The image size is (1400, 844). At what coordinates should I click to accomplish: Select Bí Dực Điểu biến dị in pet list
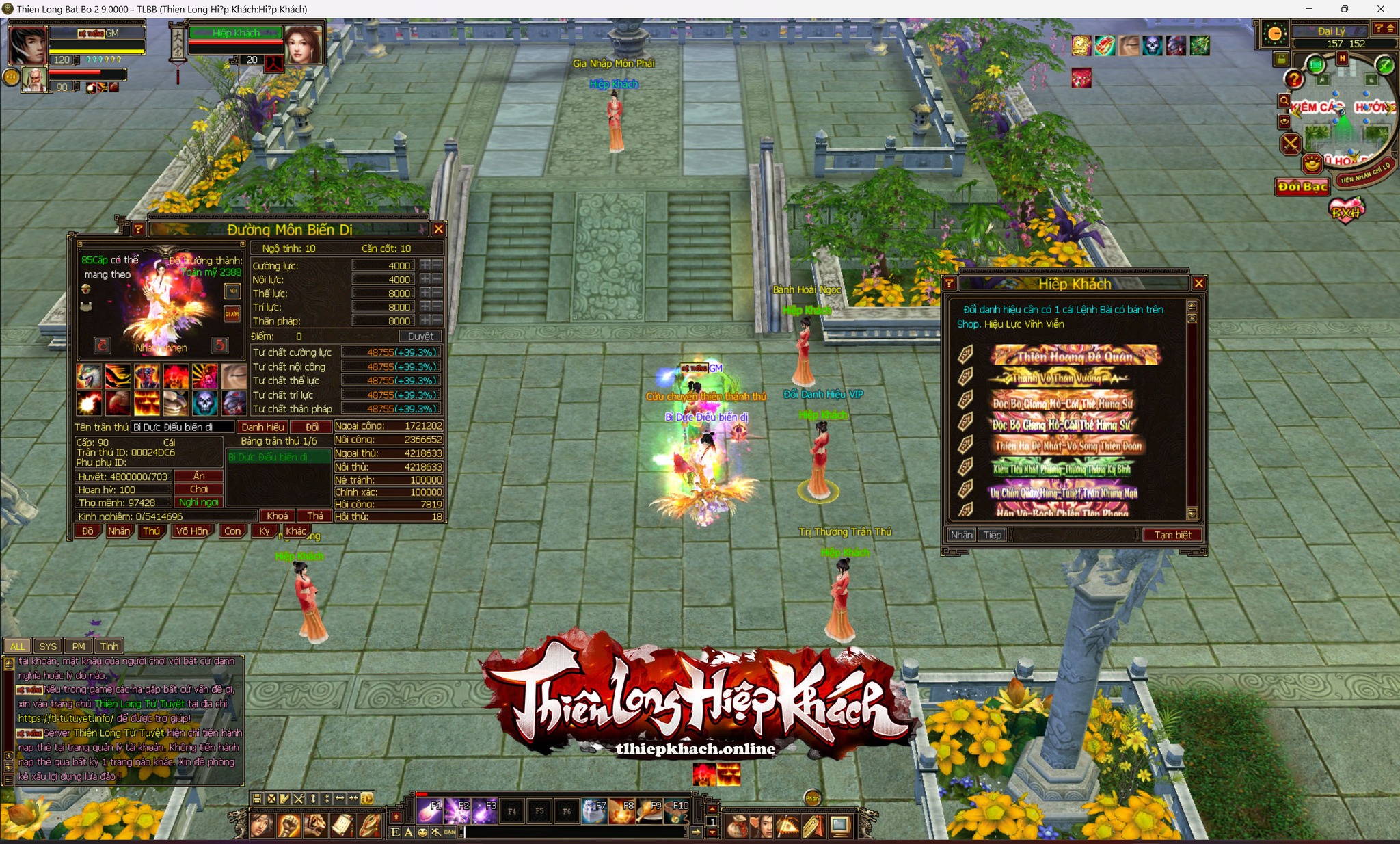tap(278, 457)
